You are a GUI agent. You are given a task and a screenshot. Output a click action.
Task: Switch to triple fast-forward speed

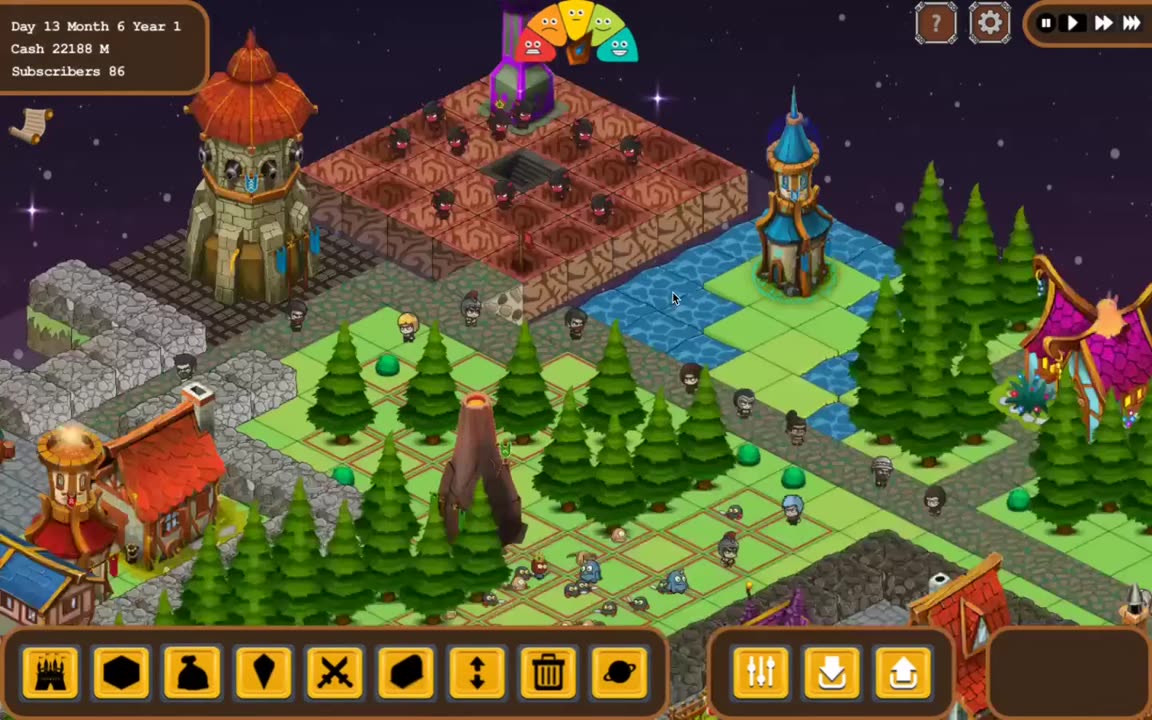point(1132,23)
